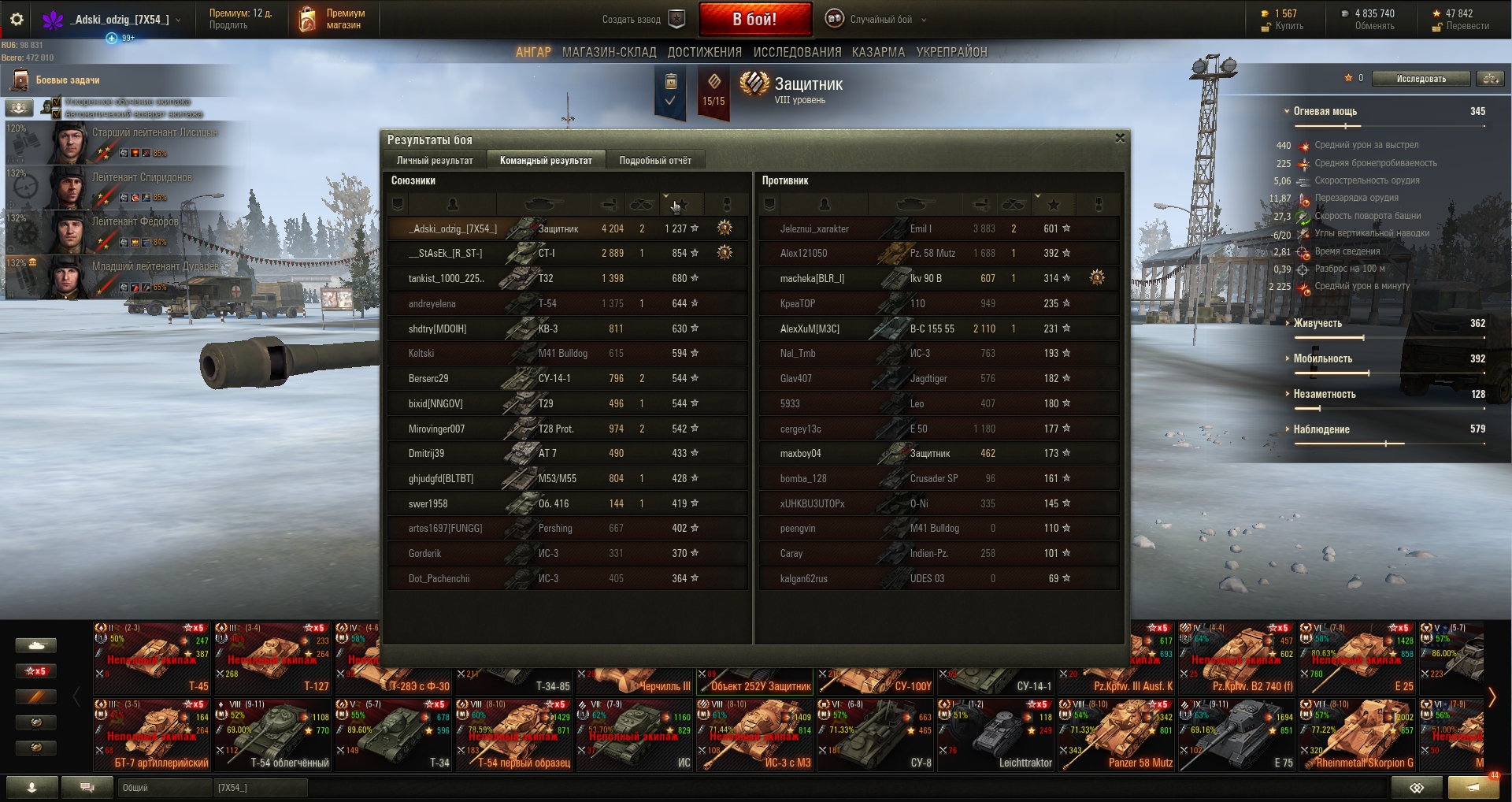
Task: Expand the Живучесть stats section
Action: click(1317, 323)
